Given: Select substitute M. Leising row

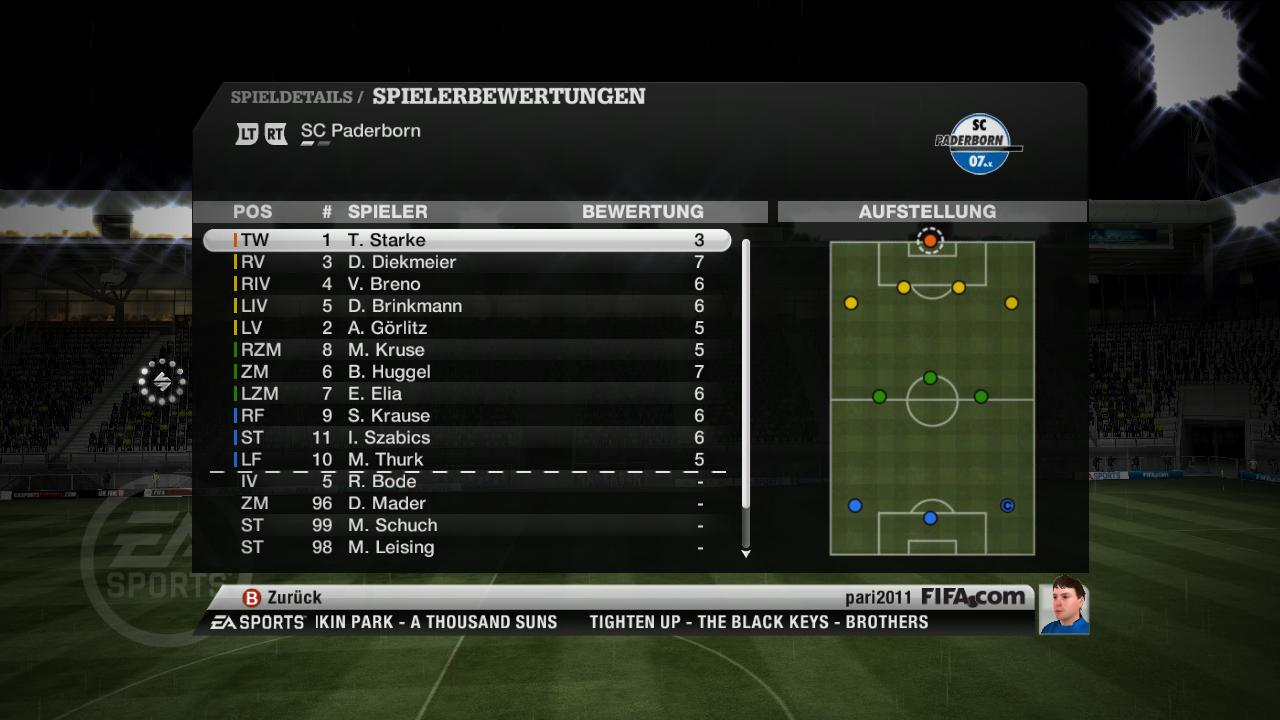Looking at the screenshot, I should 467,547.
